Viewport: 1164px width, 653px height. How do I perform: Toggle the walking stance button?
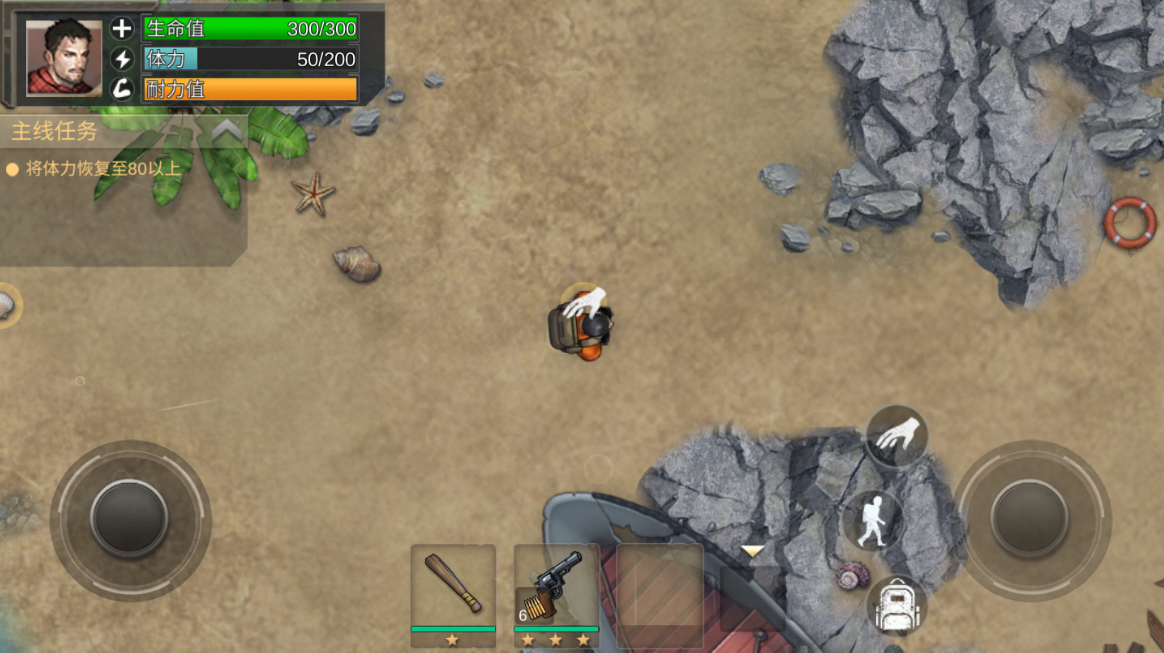tap(873, 520)
